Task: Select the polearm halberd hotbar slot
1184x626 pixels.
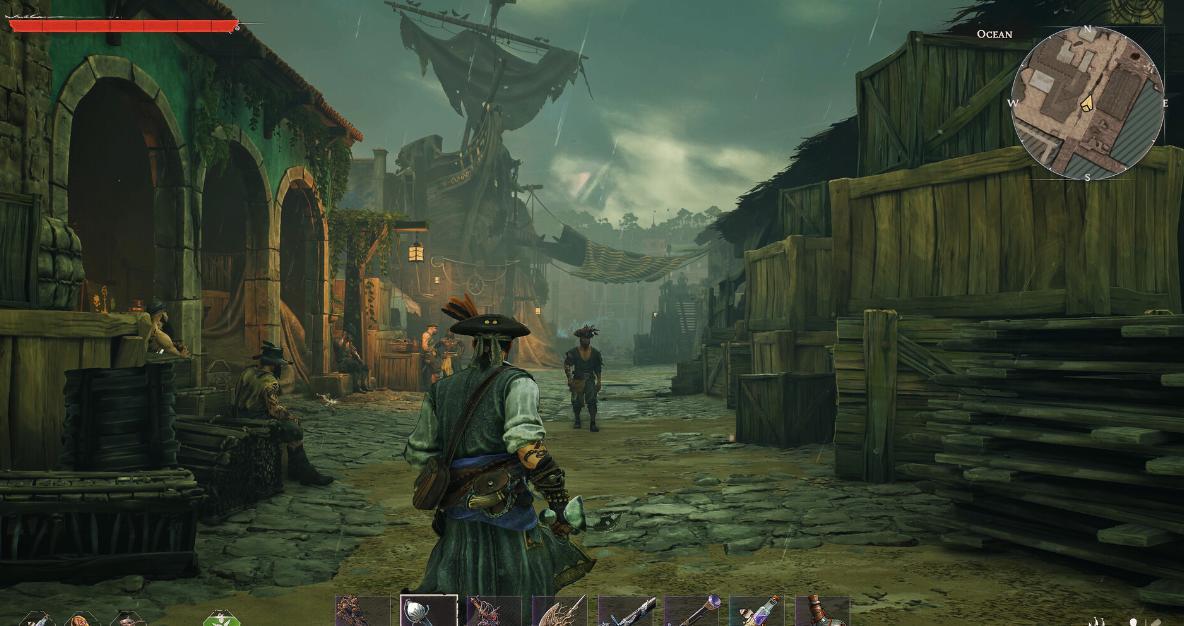Action: click(559, 612)
